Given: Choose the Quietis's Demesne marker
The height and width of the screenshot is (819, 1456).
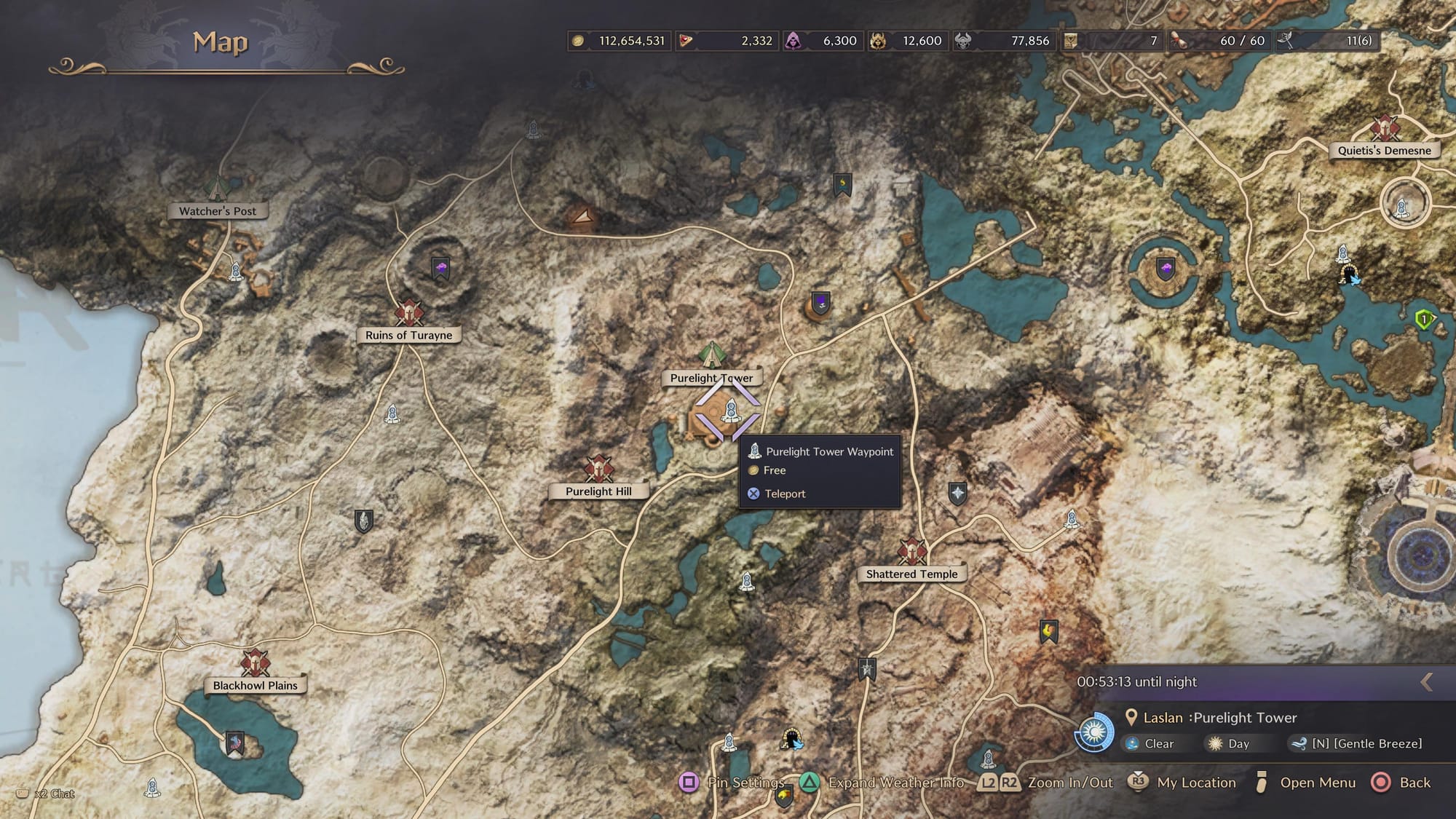Looking at the screenshot, I should (x=1384, y=128).
